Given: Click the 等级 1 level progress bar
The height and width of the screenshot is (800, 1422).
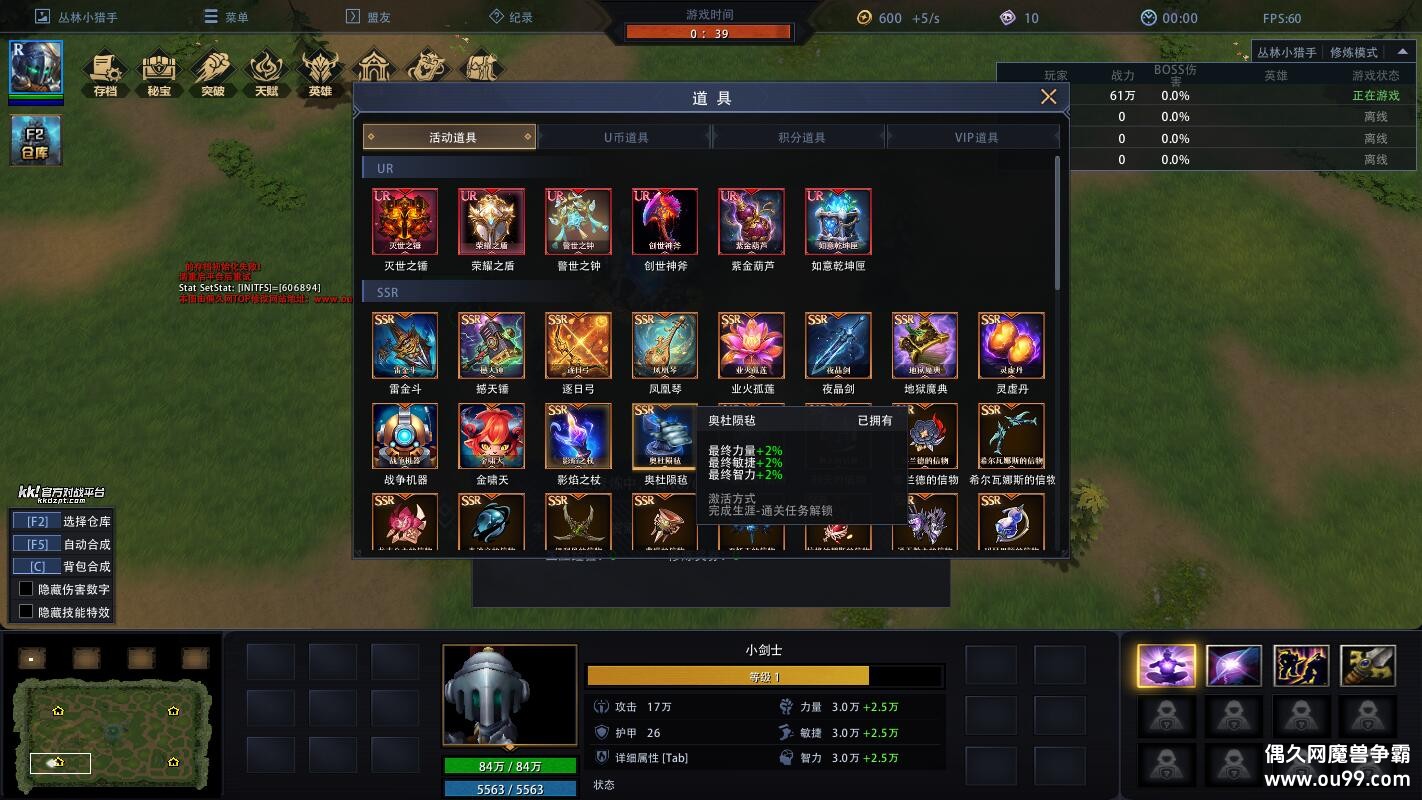Looking at the screenshot, I should [765, 676].
